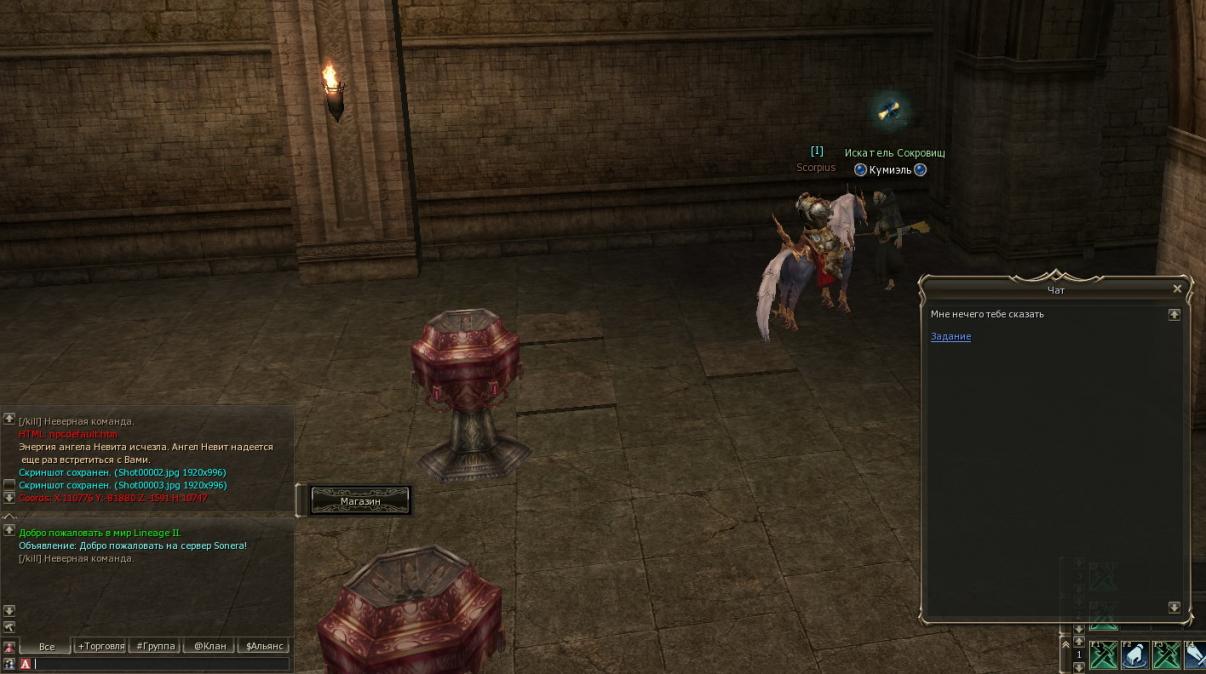
Task: Show the $Альянс chat tab
Action: tap(265, 647)
